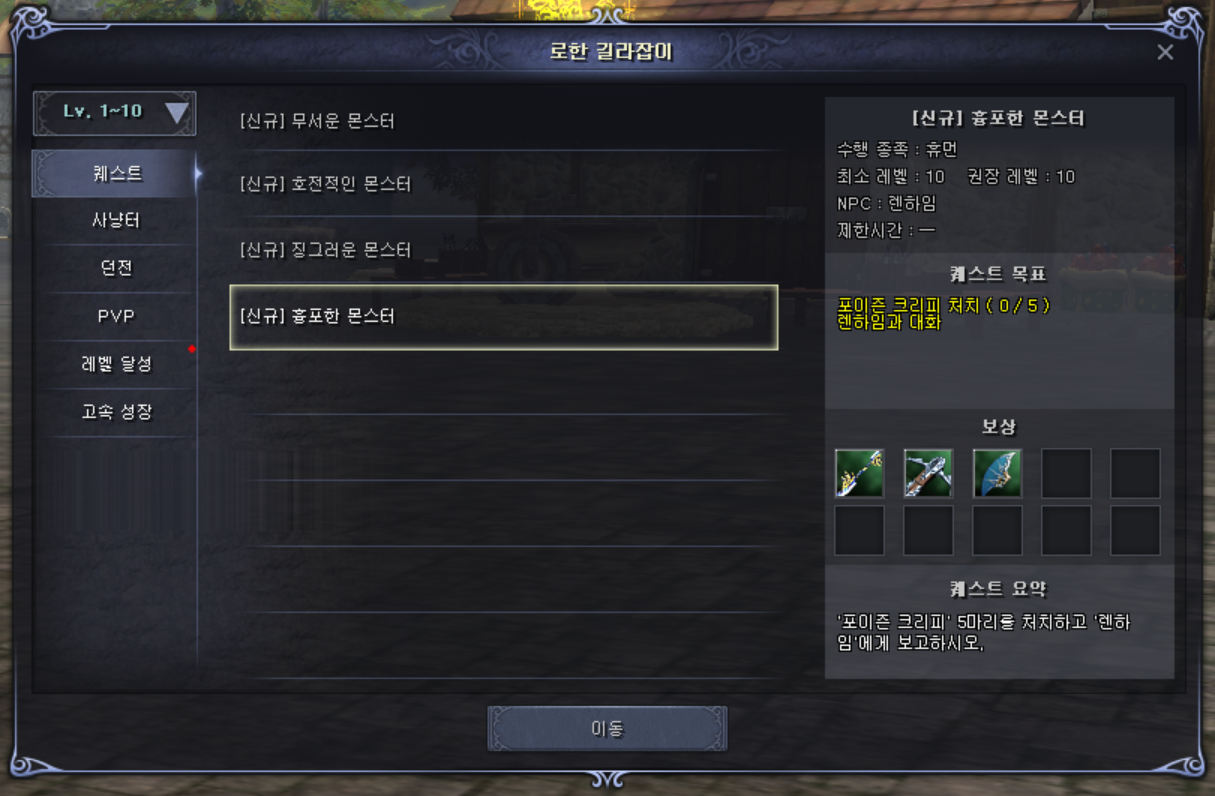Viewport: 1215px width, 796px height.
Task: Inspect the gold-tipped staff reward icon
Action: tap(860, 473)
